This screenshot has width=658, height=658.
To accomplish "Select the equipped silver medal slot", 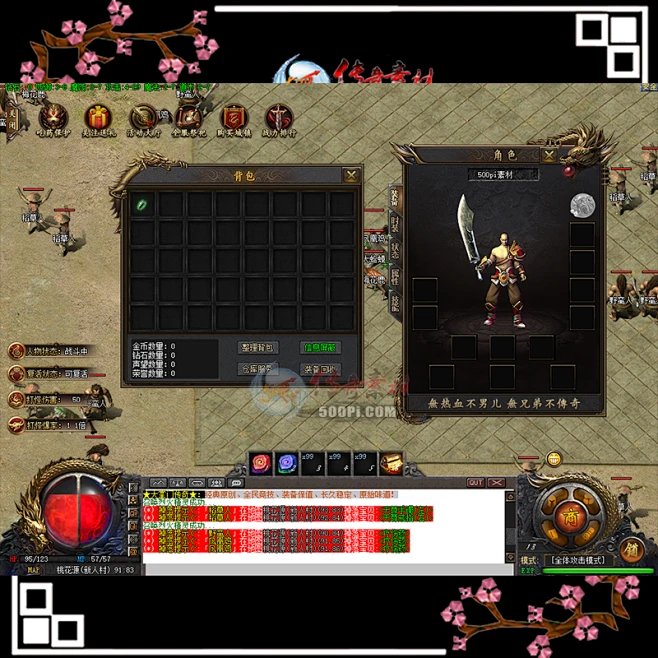I will click(x=582, y=206).
